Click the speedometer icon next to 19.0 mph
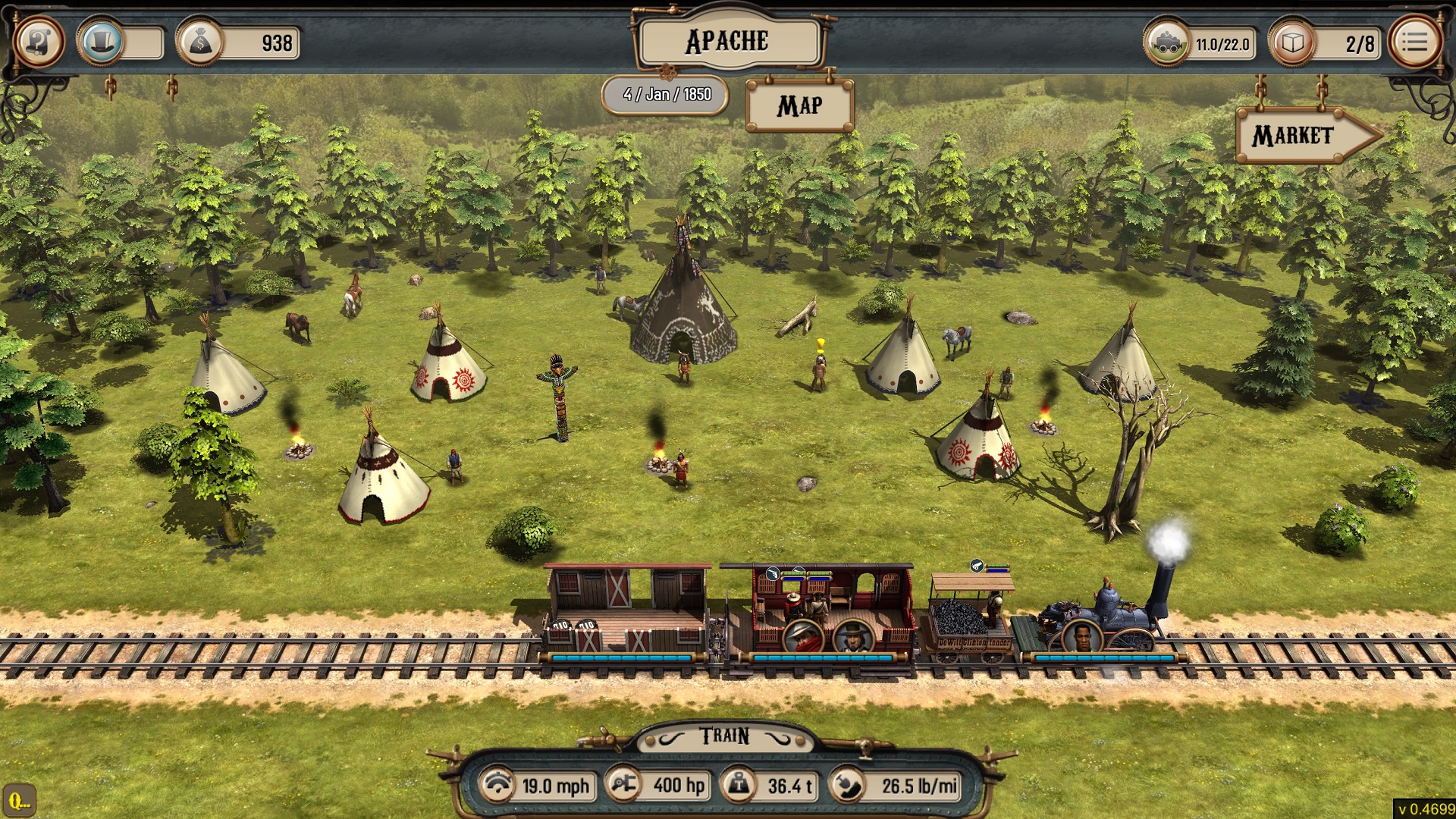The width and height of the screenshot is (1456, 819). (x=497, y=786)
